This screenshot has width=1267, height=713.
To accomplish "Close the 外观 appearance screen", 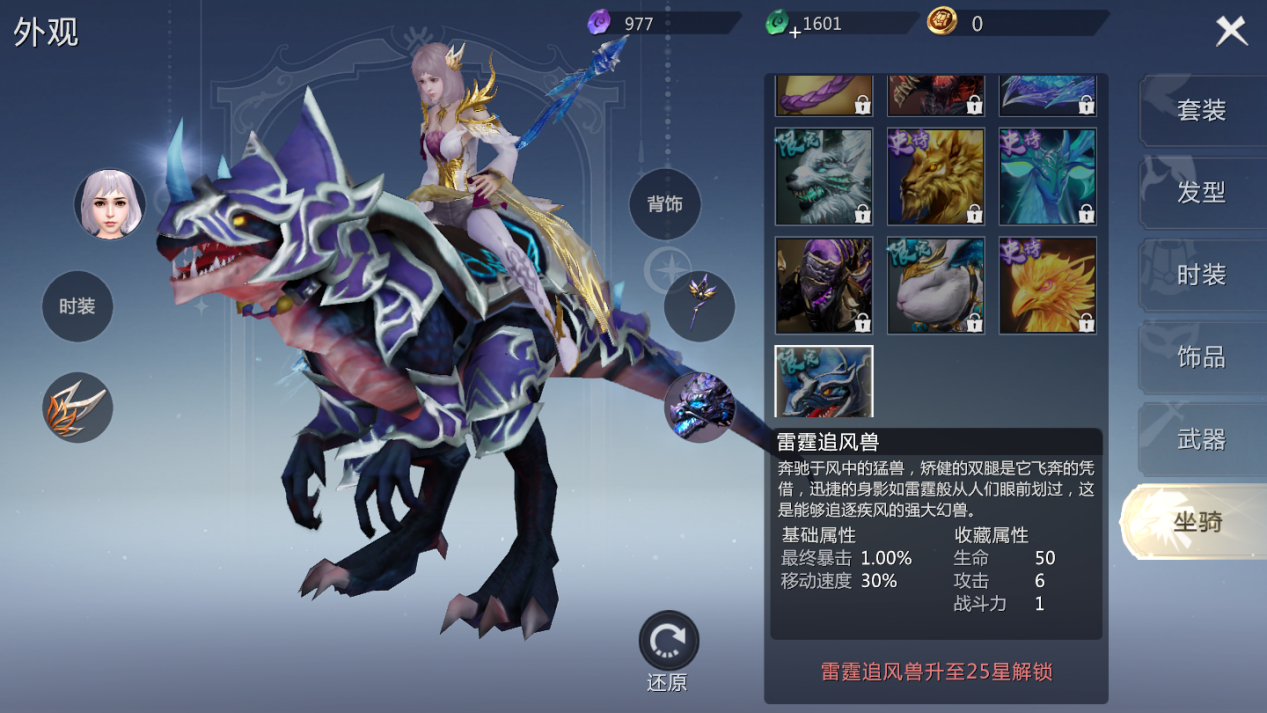I will click(x=1231, y=31).
